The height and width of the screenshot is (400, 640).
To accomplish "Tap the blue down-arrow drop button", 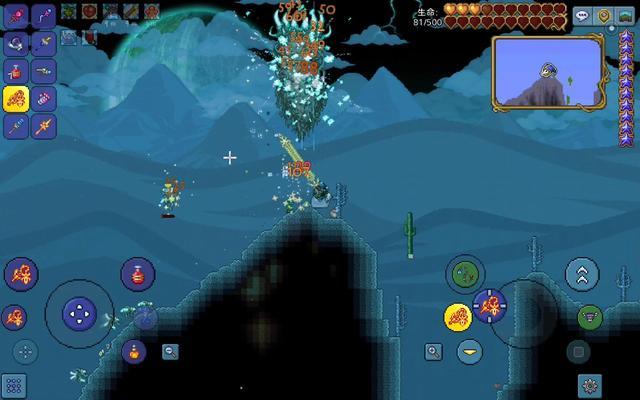I will (469, 351).
